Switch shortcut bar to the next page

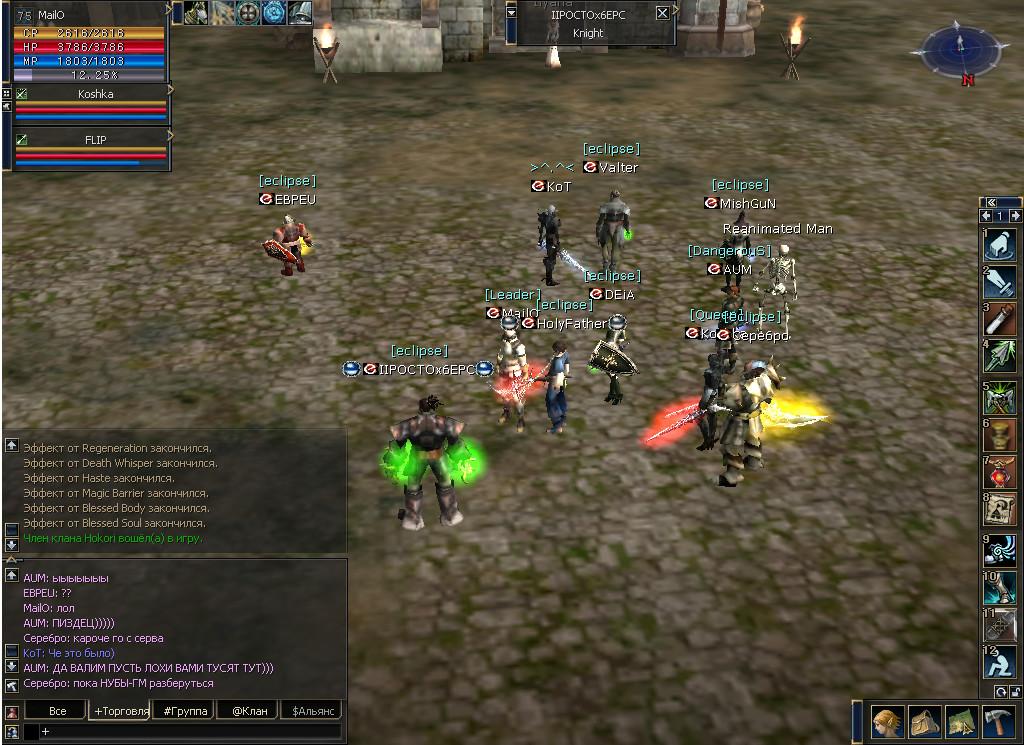[x=1015, y=216]
